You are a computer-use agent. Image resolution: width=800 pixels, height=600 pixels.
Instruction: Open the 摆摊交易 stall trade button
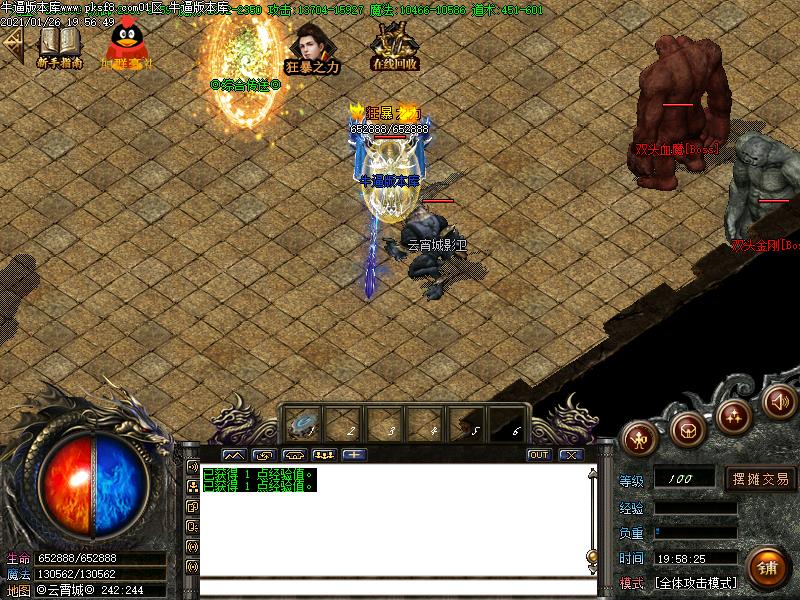point(760,479)
